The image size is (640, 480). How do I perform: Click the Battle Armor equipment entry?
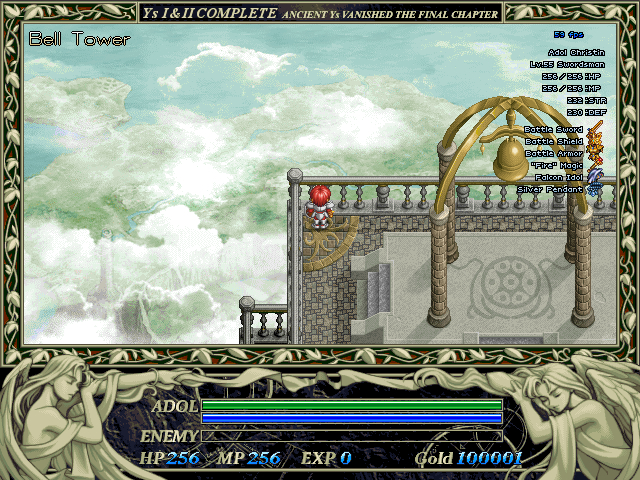553,154
